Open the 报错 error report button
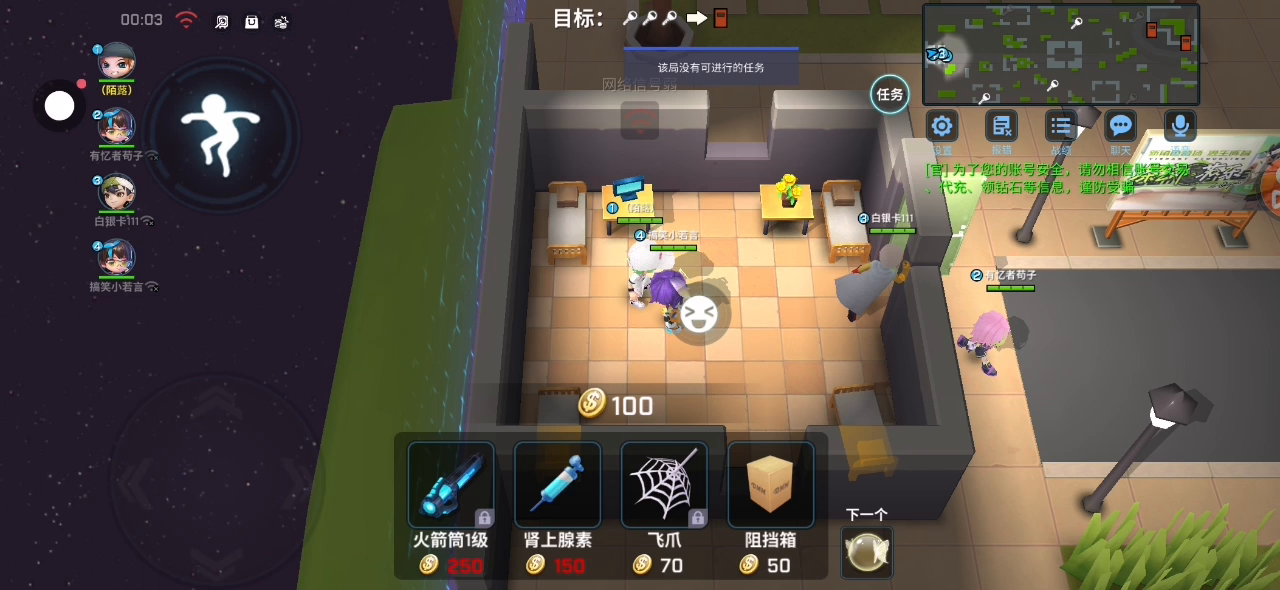1280x590 pixels. click(1001, 127)
